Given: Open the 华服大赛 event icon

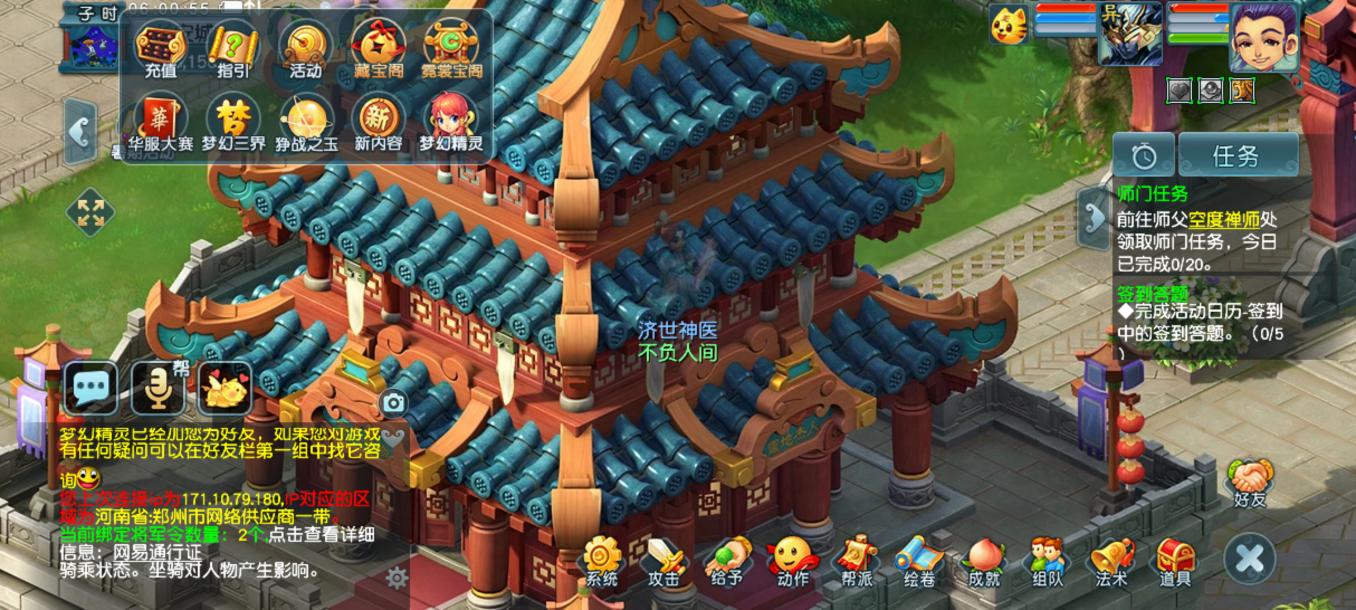Looking at the screenshot, I should [x=160, y=122].
